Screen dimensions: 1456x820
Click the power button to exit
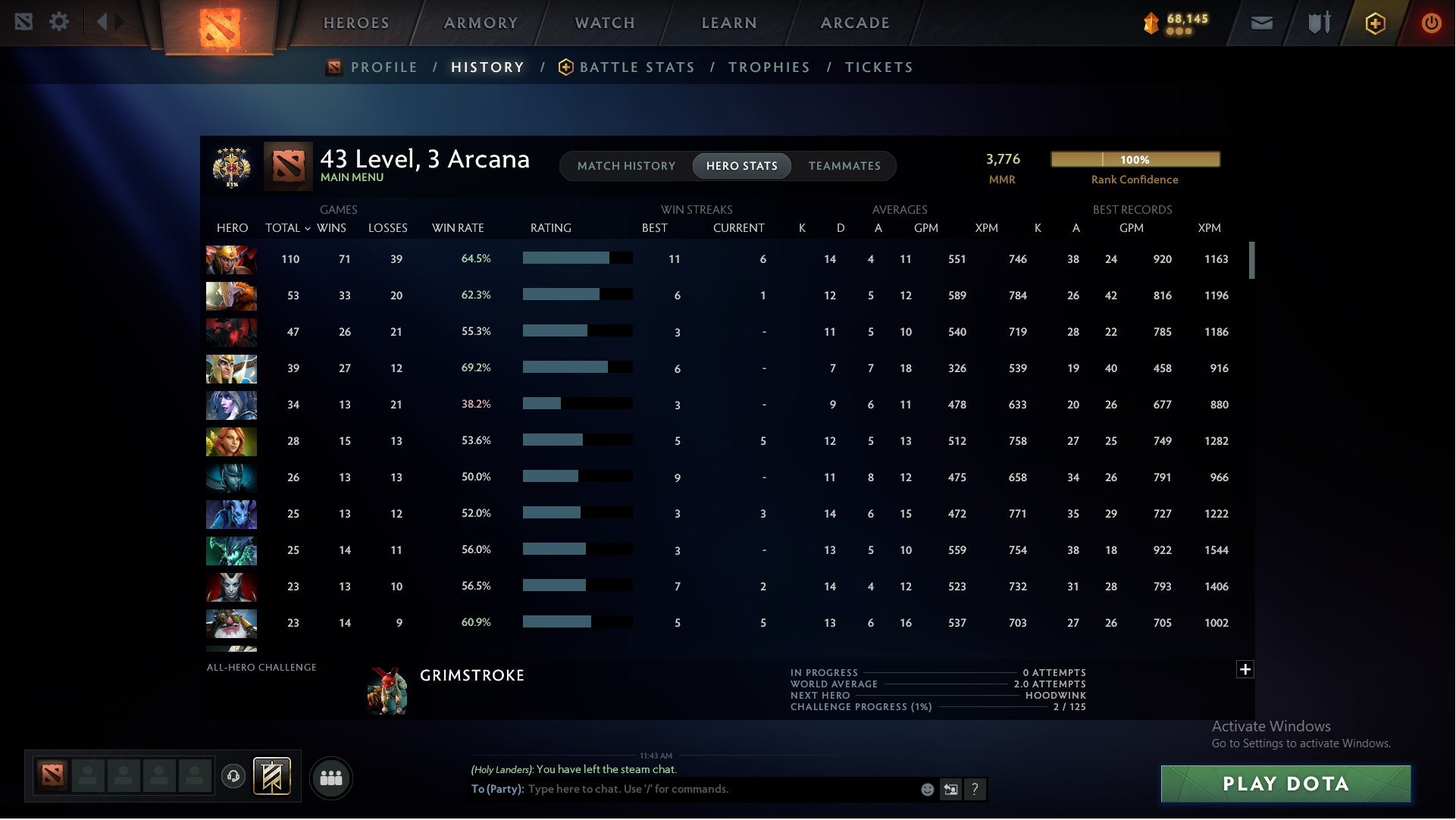(x=1431, y=22)
